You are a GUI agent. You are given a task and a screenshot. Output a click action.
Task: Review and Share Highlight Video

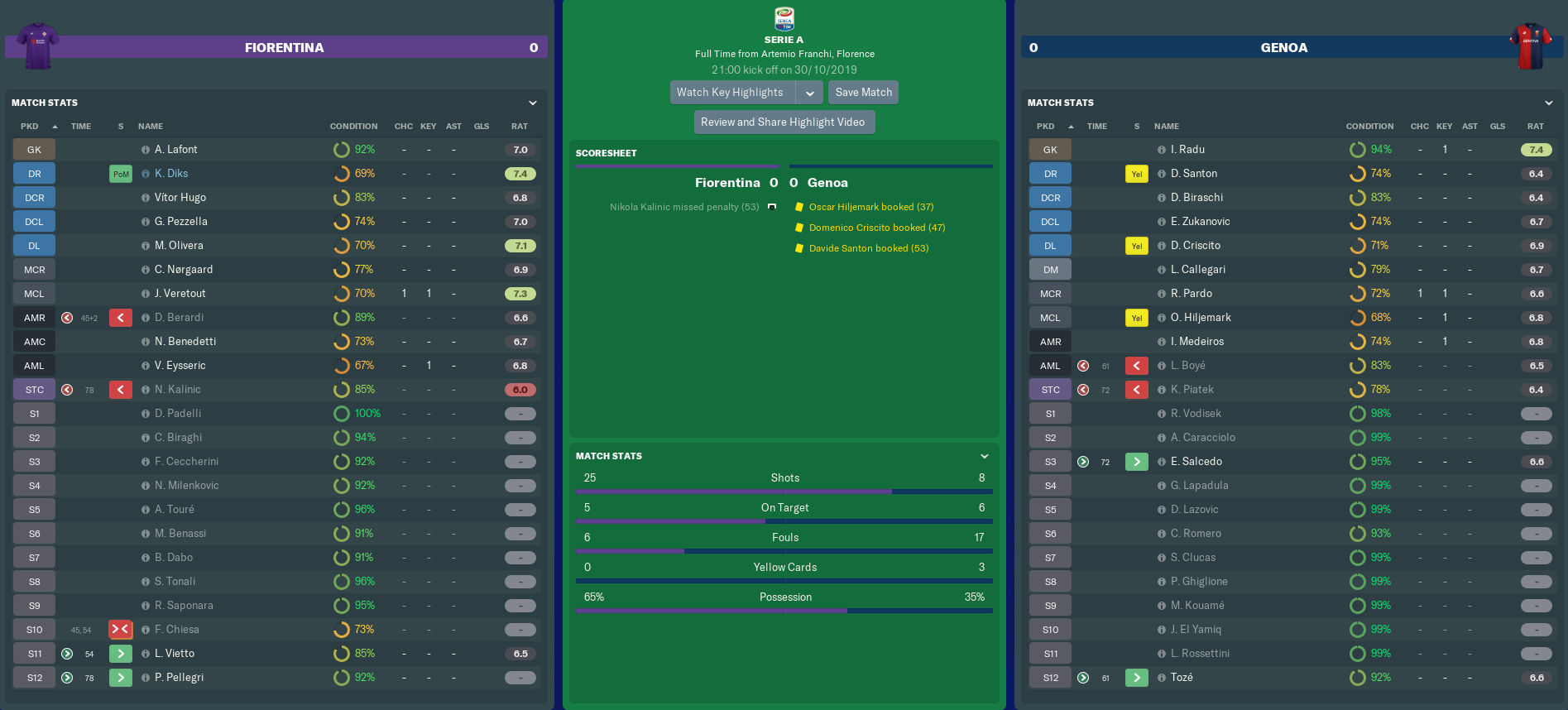[x=783, y=122]
